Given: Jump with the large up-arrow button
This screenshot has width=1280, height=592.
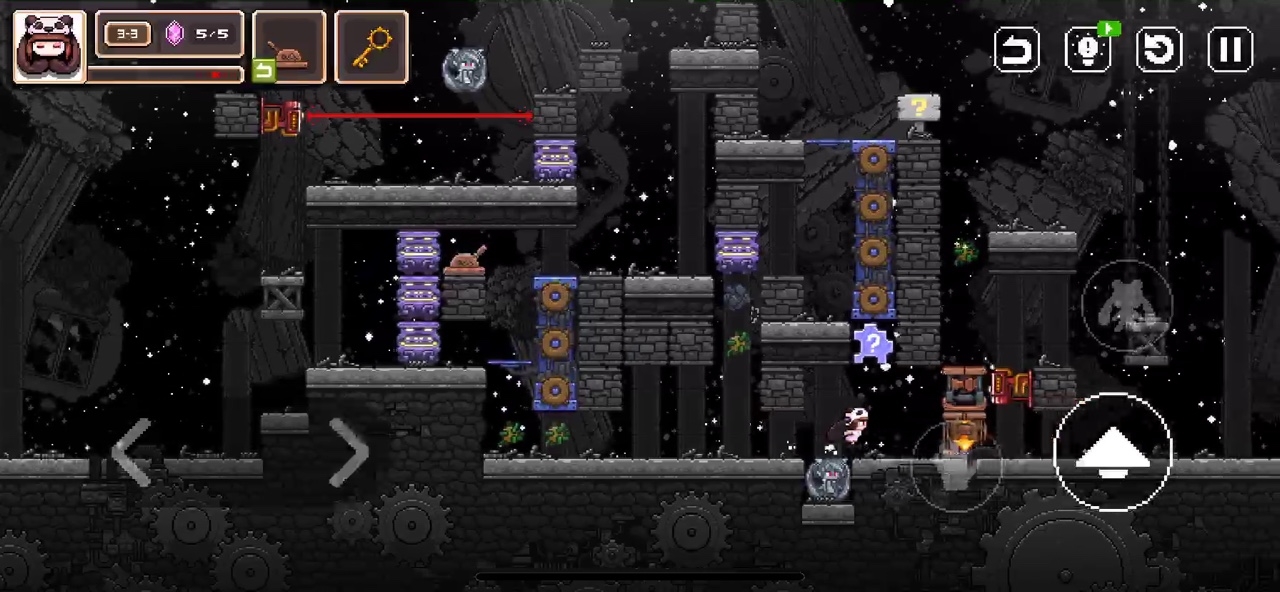Looking at the screenshot, I should 1112,452.
